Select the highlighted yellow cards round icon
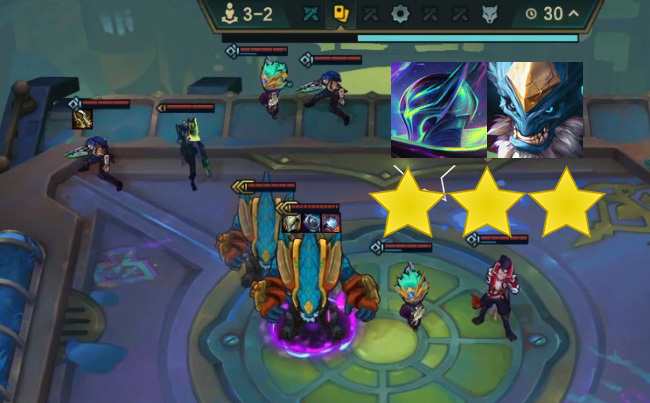The image size is (650, 403). 341,15
